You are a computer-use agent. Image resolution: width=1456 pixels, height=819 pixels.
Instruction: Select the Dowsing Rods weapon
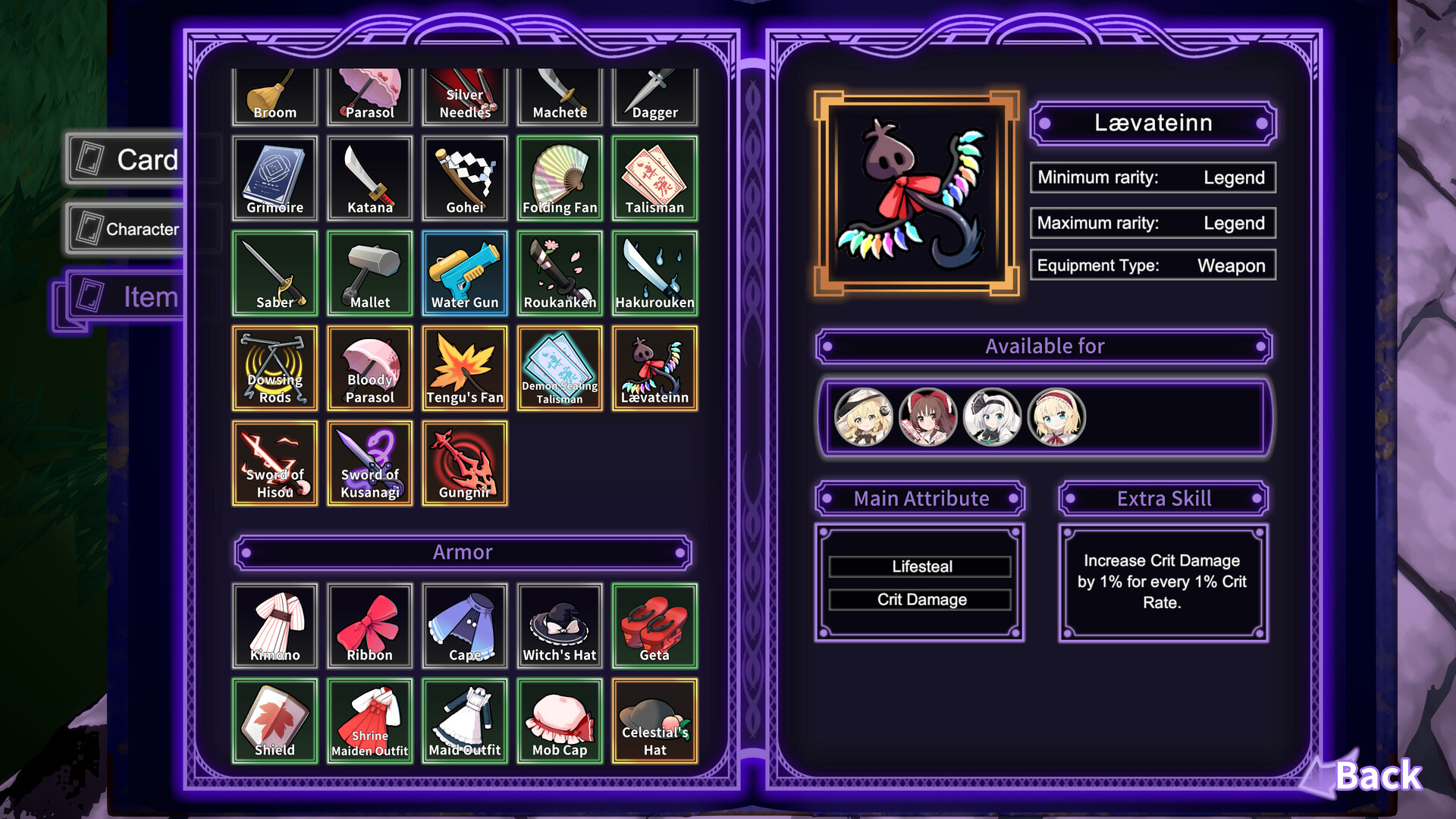pos(275,368)
